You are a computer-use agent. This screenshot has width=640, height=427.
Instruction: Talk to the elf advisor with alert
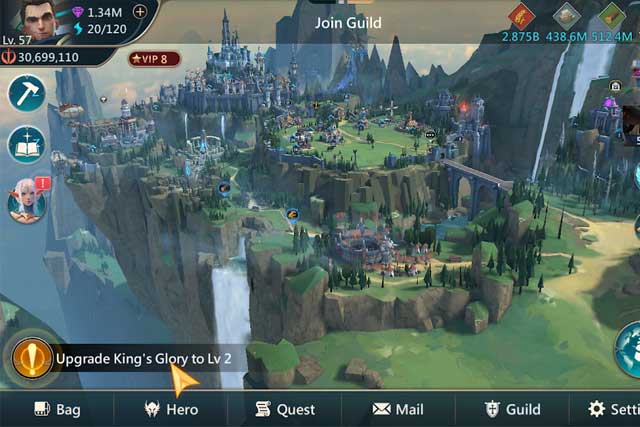coord(26,200)
